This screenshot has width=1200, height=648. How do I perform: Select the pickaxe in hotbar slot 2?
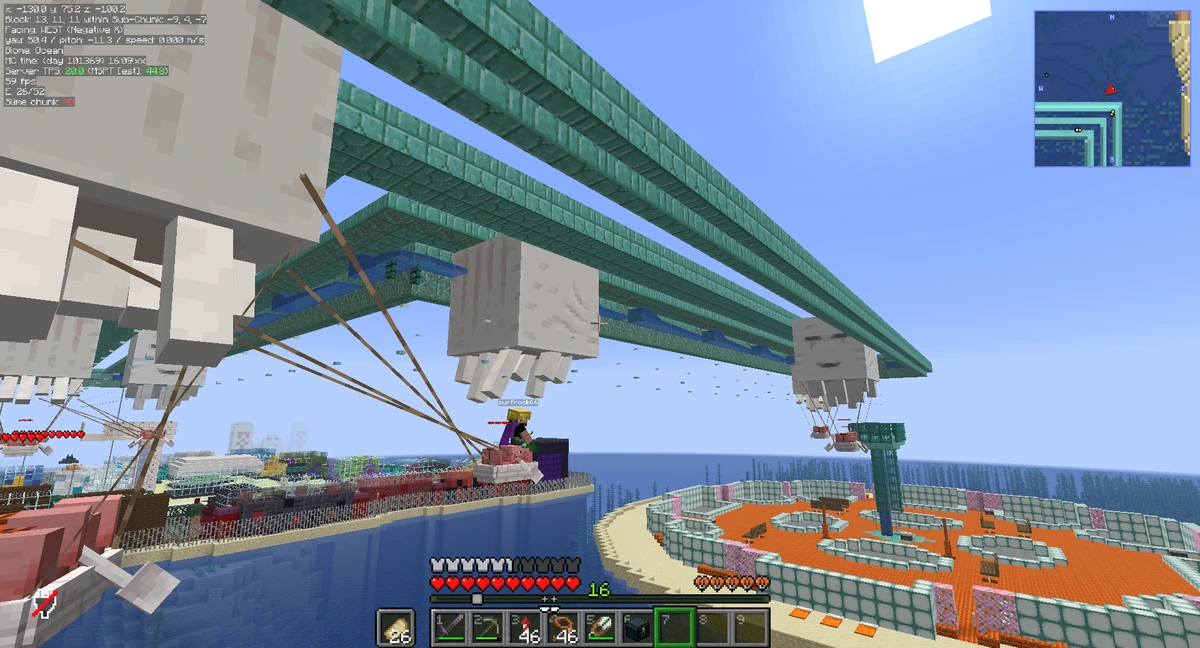[x=487, y=627]
